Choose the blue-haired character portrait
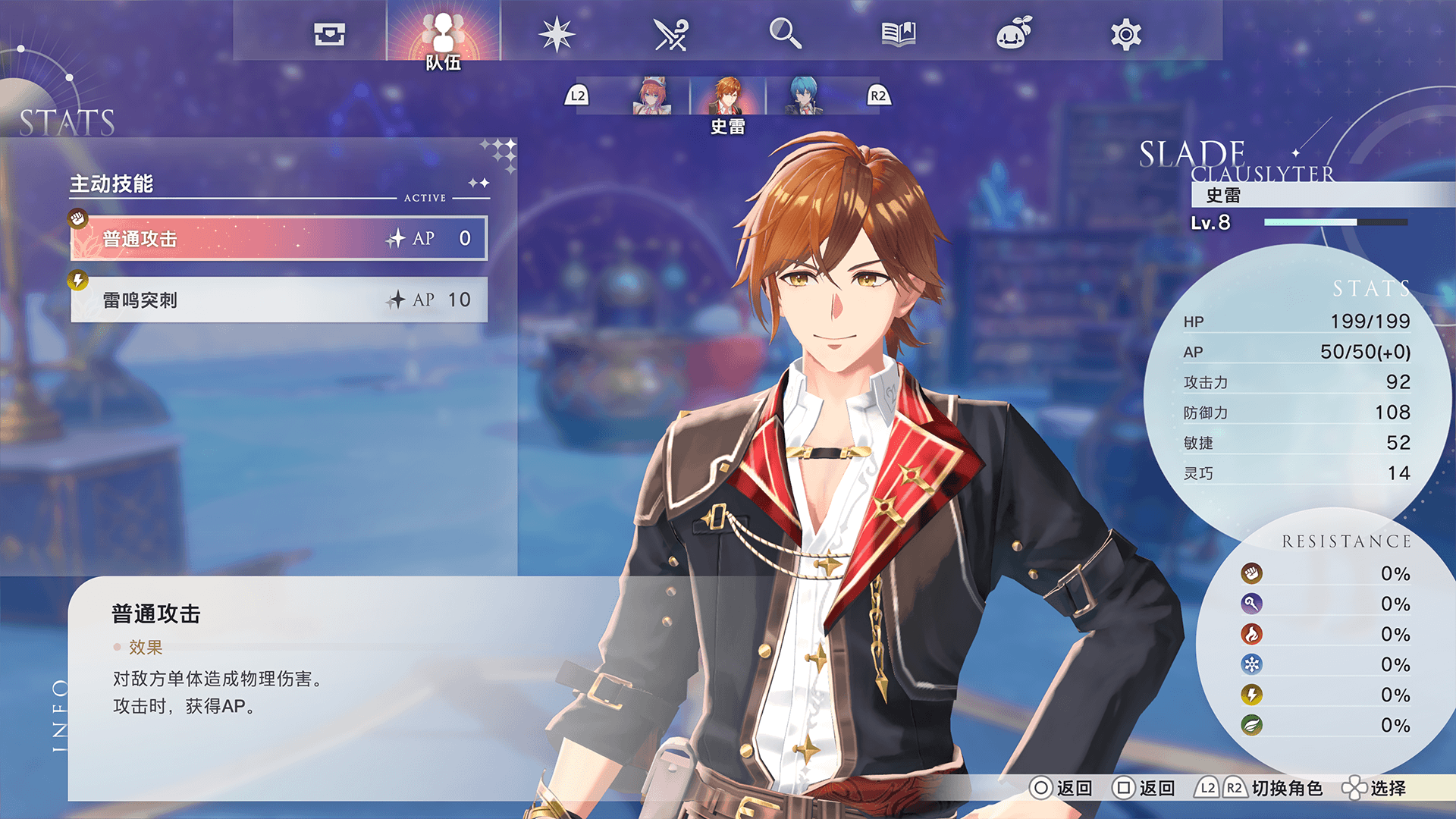This screenshot has width=1456, height=819. pos(804,96)
